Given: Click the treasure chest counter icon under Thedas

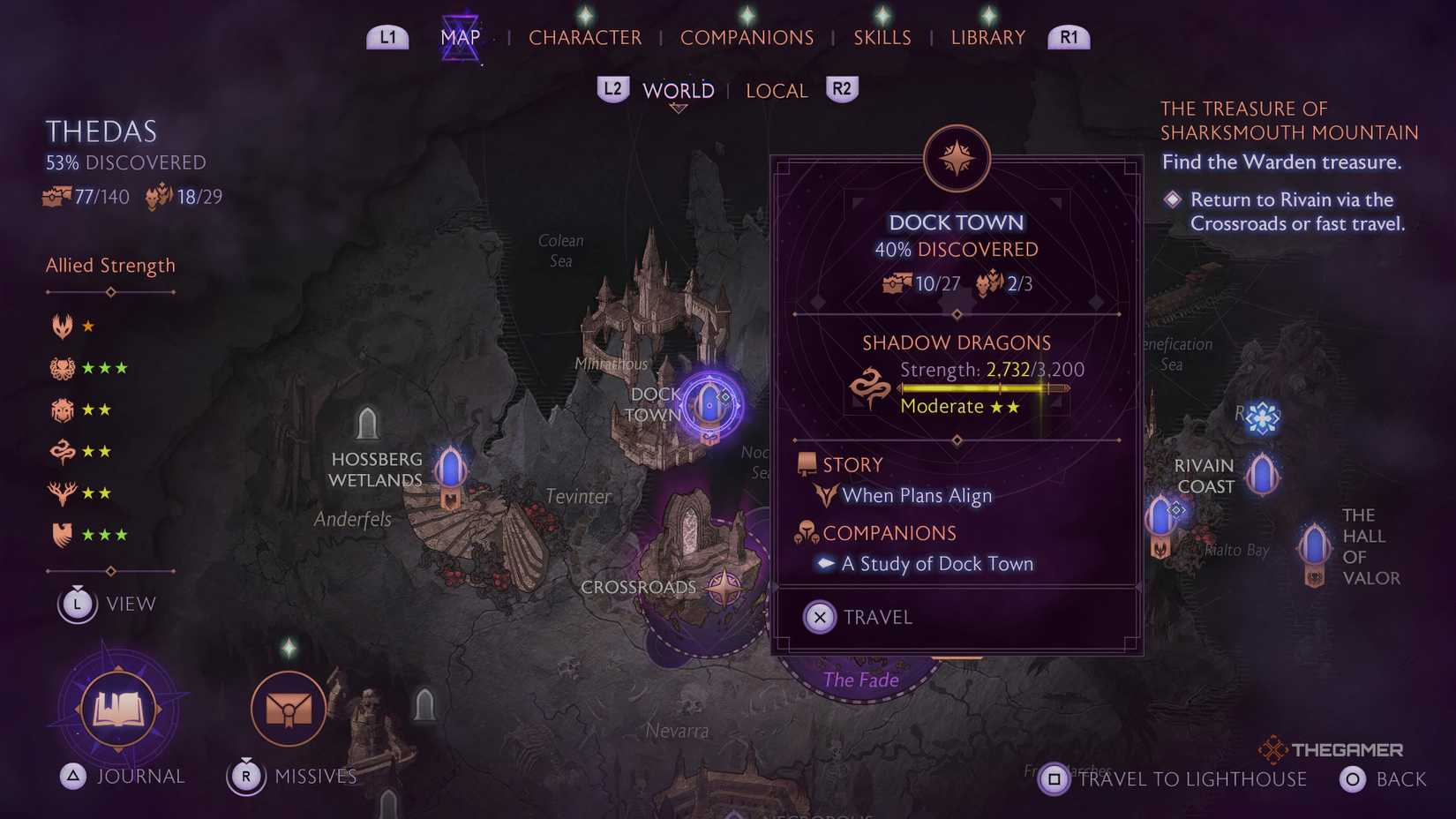Looking at the screenshot, I should [x=56, y=196].
